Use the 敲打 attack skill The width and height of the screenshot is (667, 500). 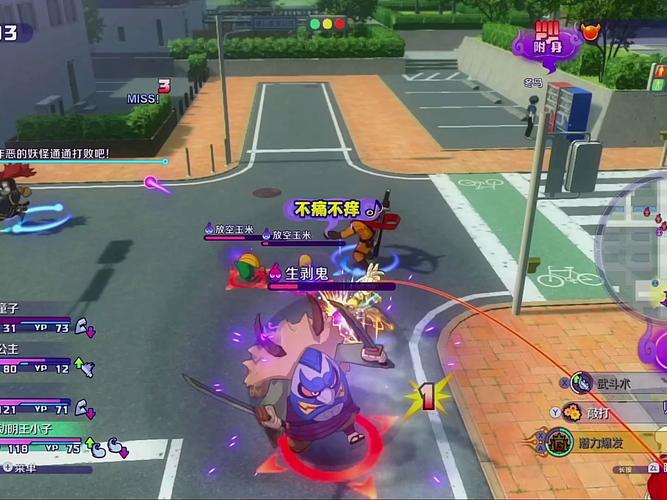point(571,410)
